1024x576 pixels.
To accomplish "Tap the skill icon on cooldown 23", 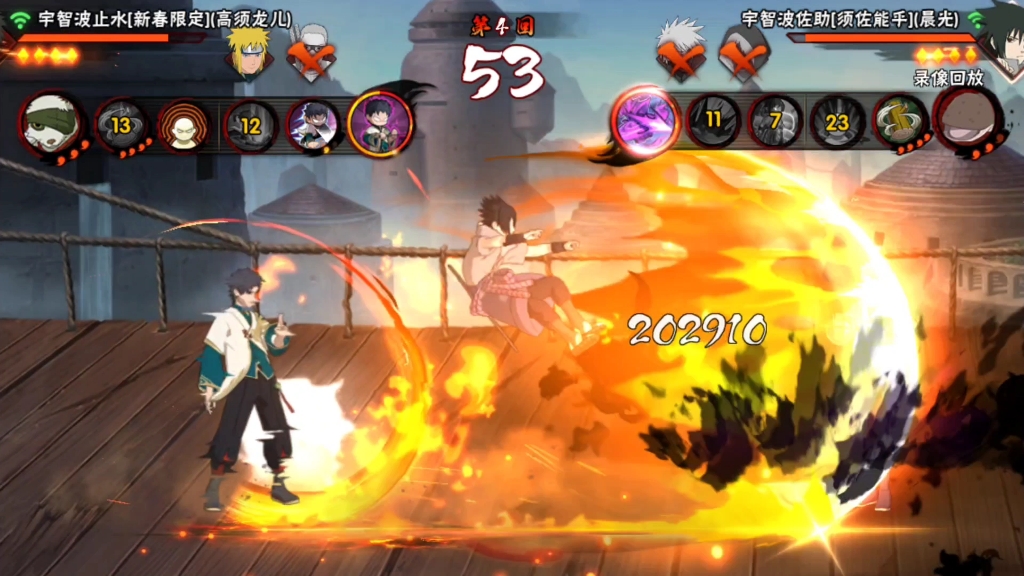I will point(838,121).
